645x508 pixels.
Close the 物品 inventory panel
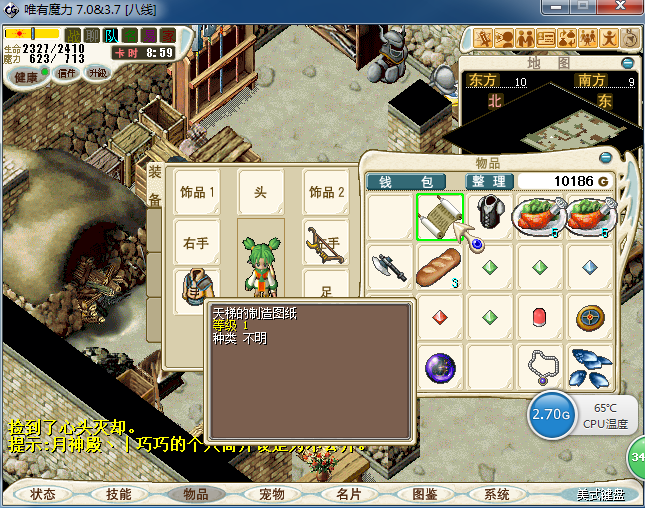point(605,158)
